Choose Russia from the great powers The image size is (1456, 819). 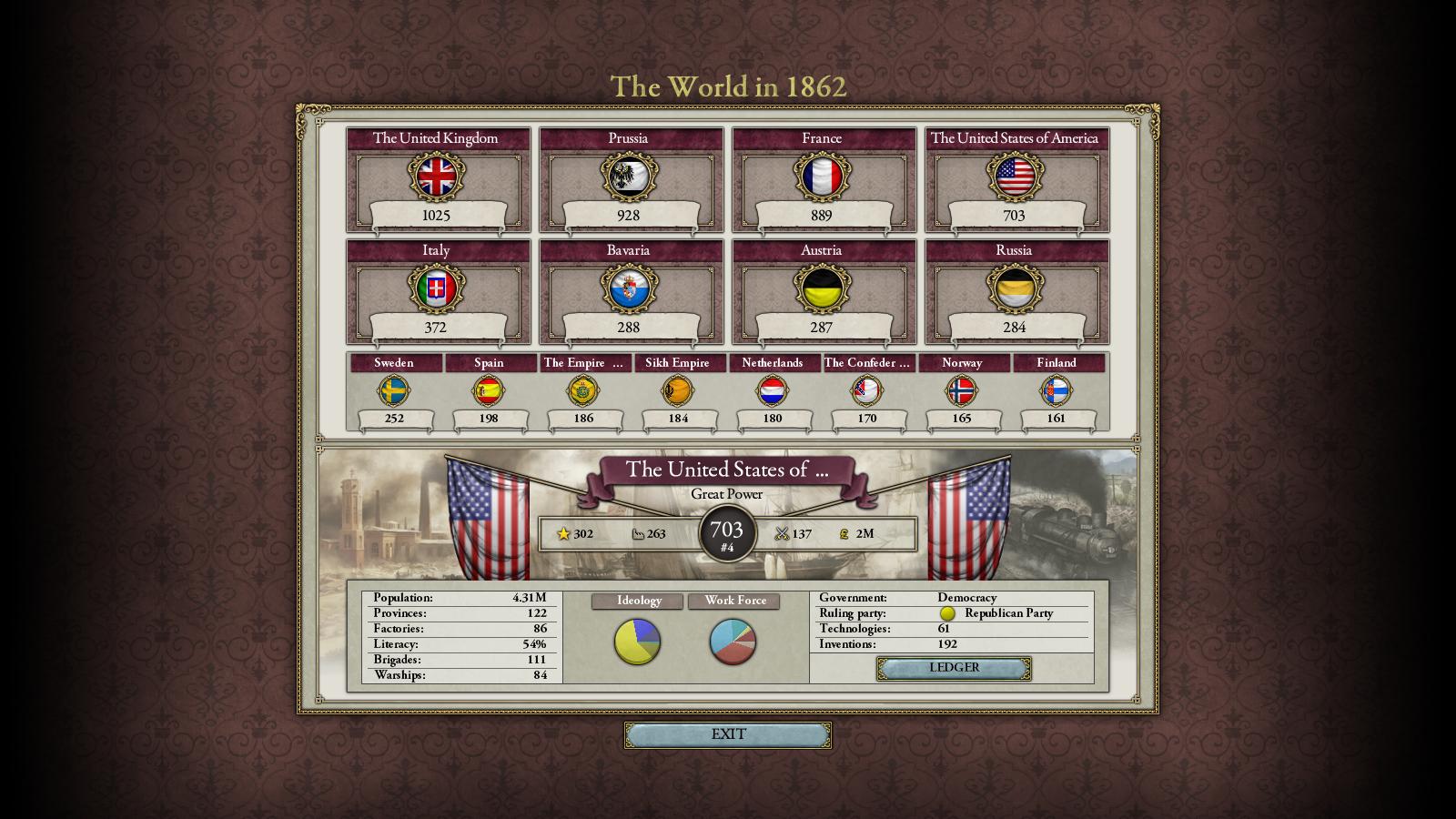[x=1015, y=288]
